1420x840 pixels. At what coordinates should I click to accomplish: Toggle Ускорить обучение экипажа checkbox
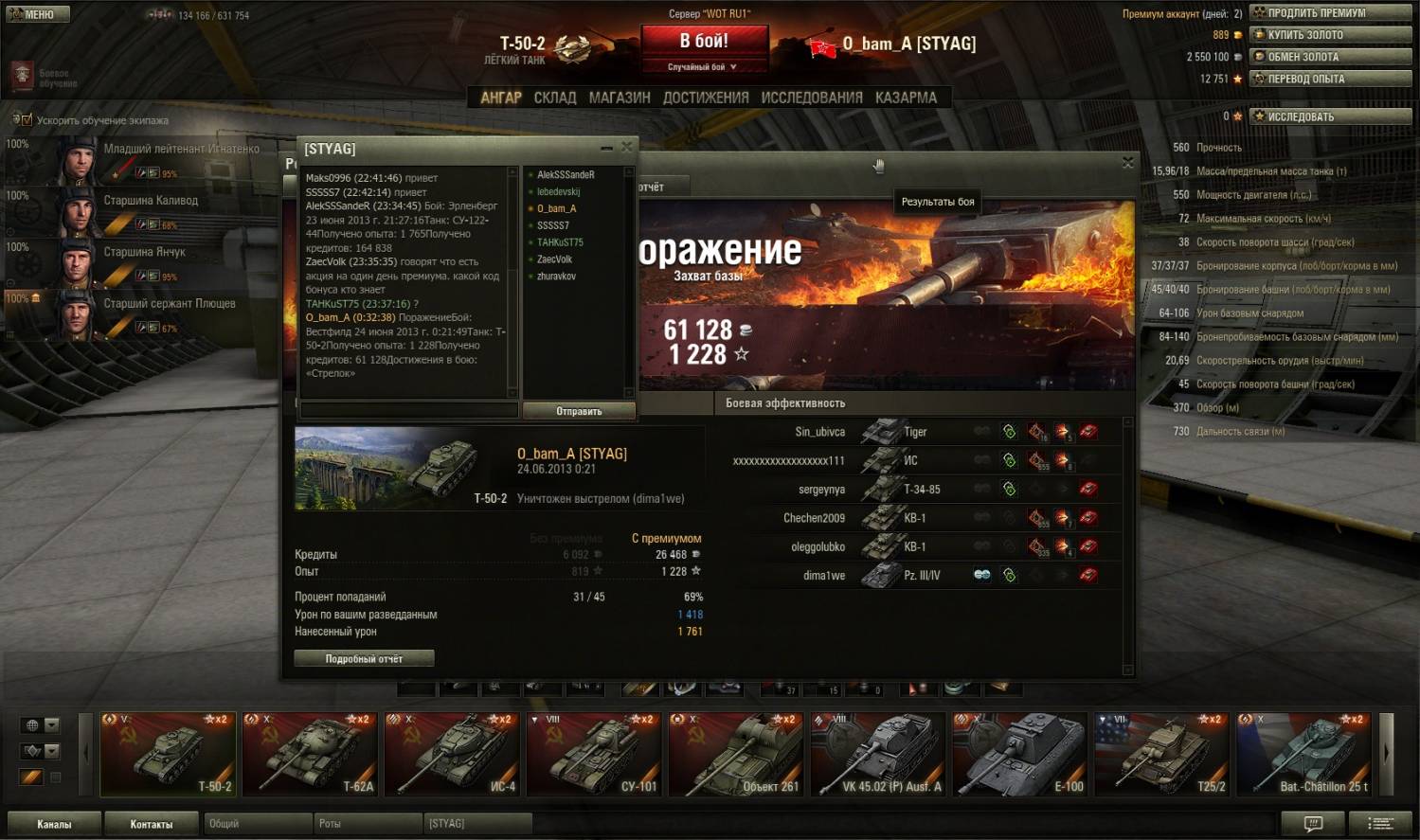pos(26,120)
